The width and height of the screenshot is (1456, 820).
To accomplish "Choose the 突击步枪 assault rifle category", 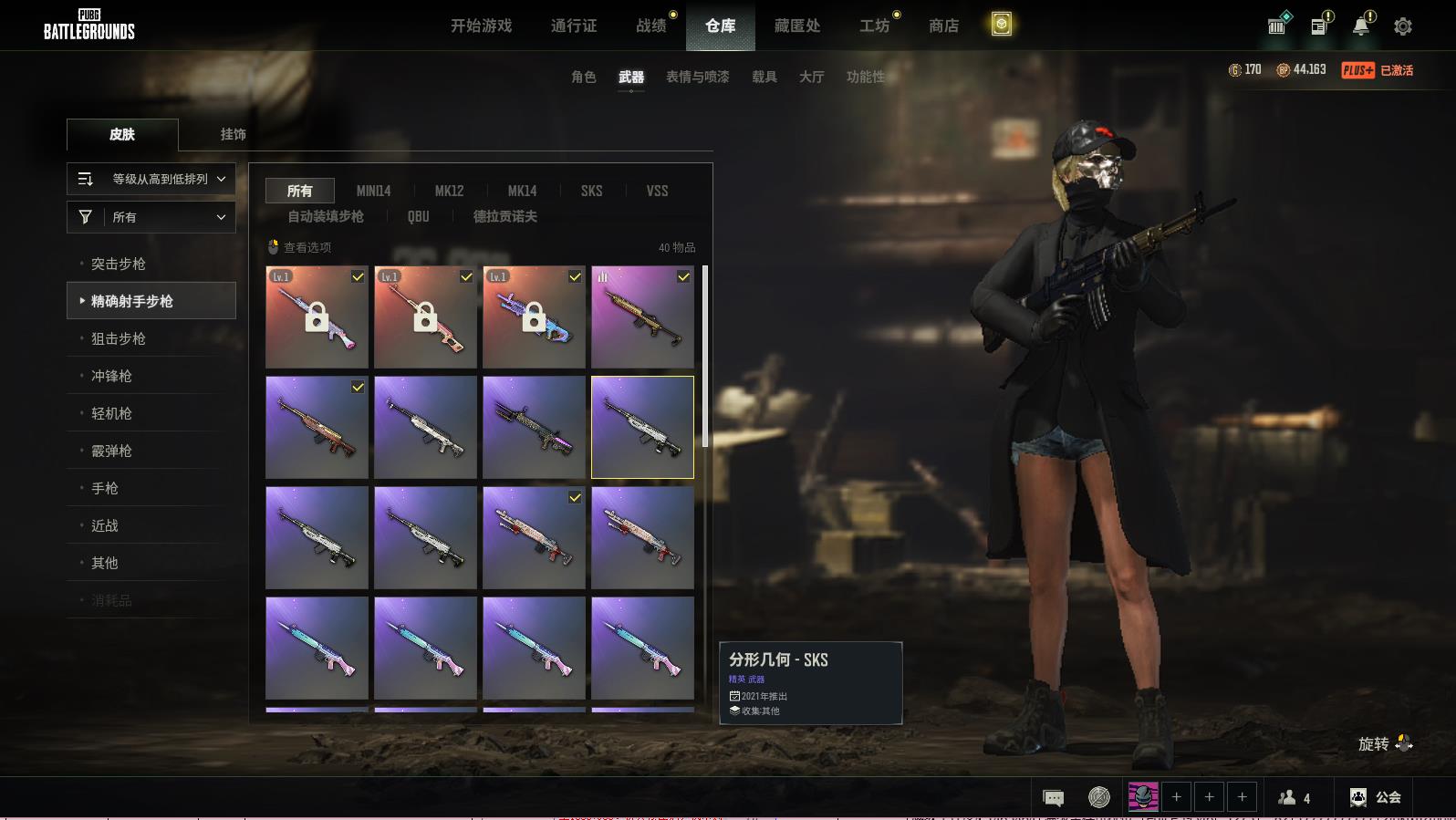I will point(119,264).
